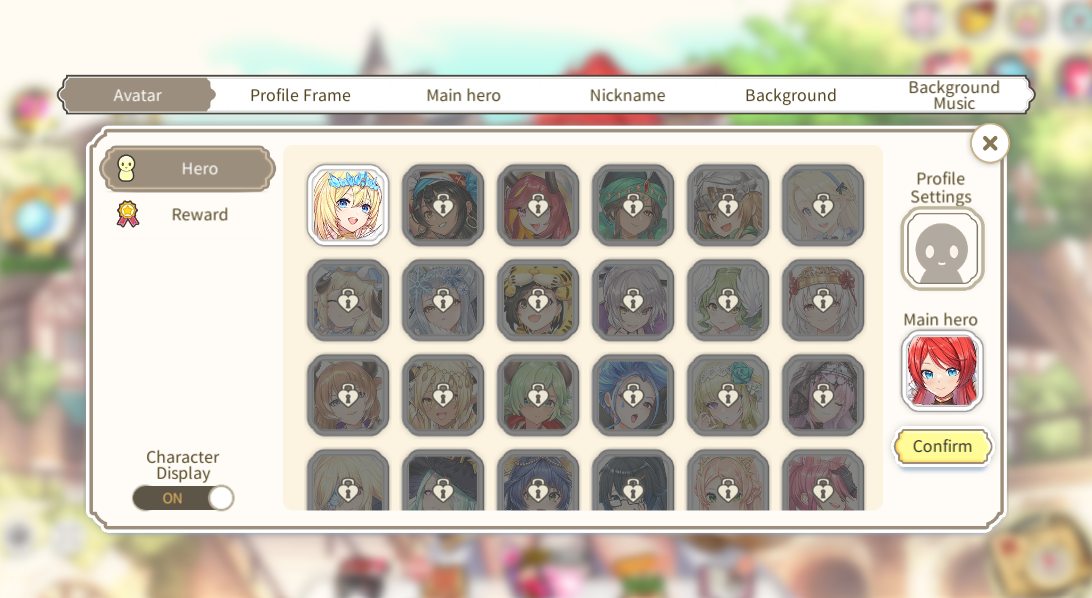Click the red-haired Main hero portrait
The width and height of the screenshot is (1092, 598).
point(942,371)
